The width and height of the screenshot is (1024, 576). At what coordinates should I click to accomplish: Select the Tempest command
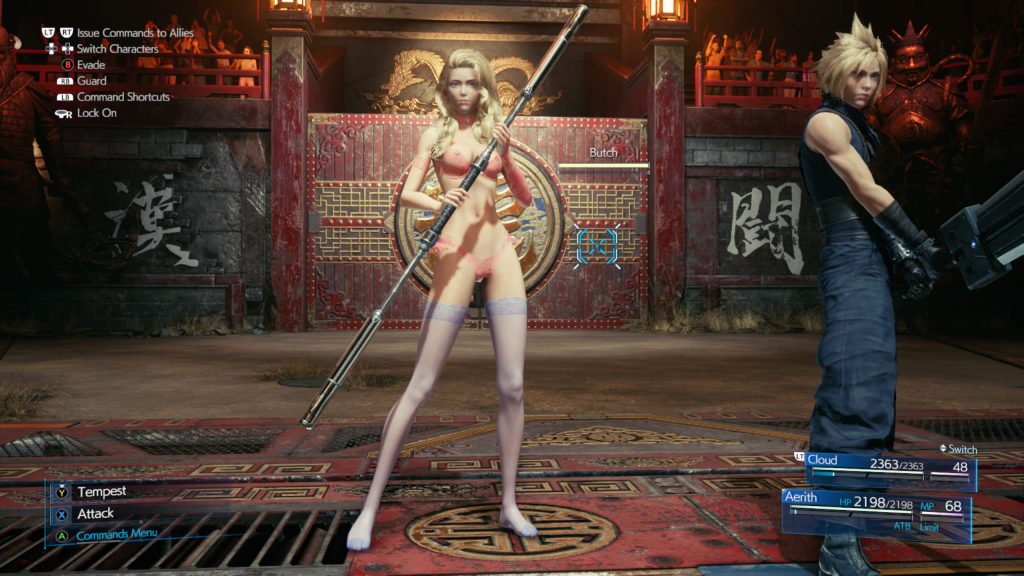100,491
